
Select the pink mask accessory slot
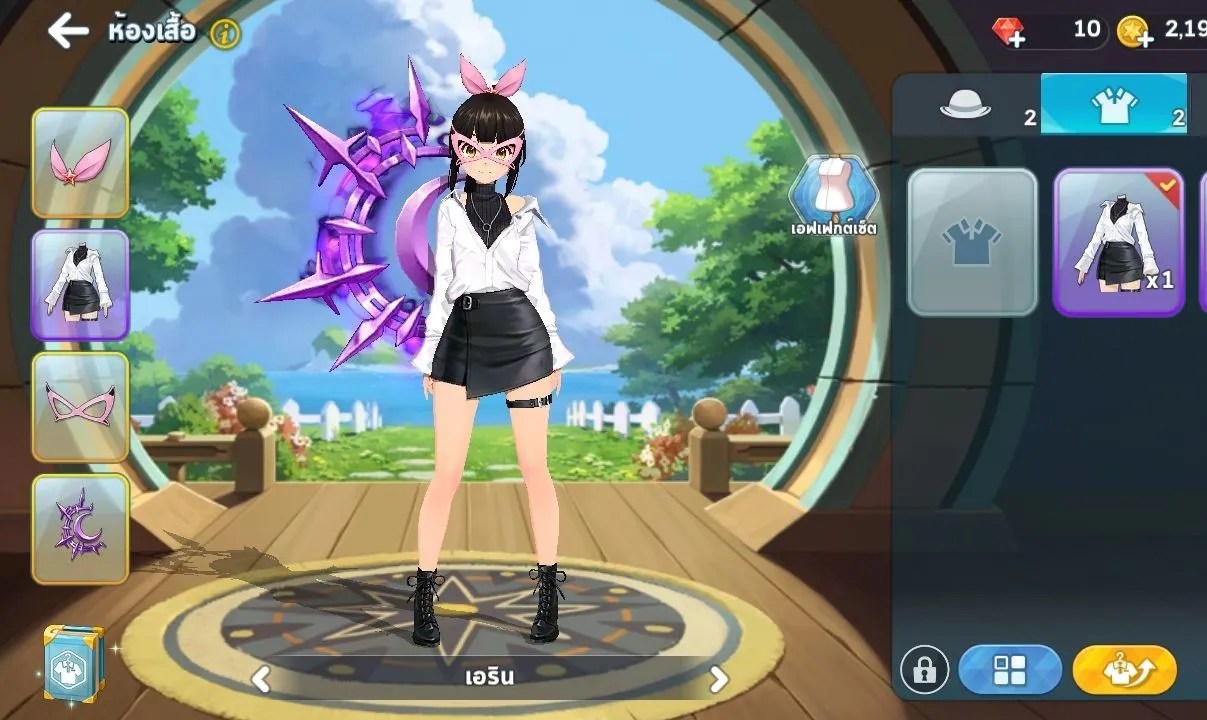[80, 406]
